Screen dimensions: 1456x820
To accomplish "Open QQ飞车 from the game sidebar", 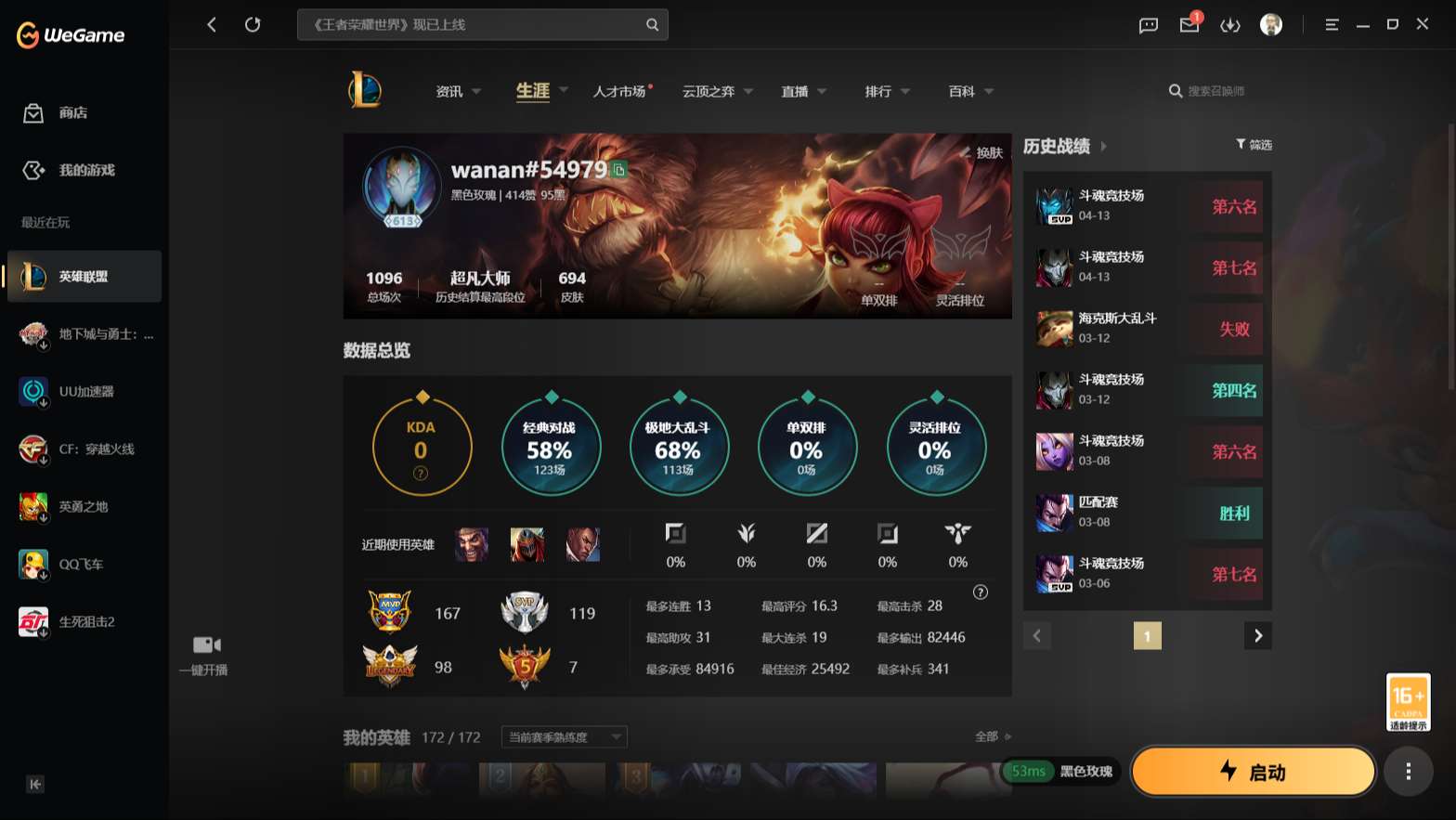I will click(x=84, y=564).
